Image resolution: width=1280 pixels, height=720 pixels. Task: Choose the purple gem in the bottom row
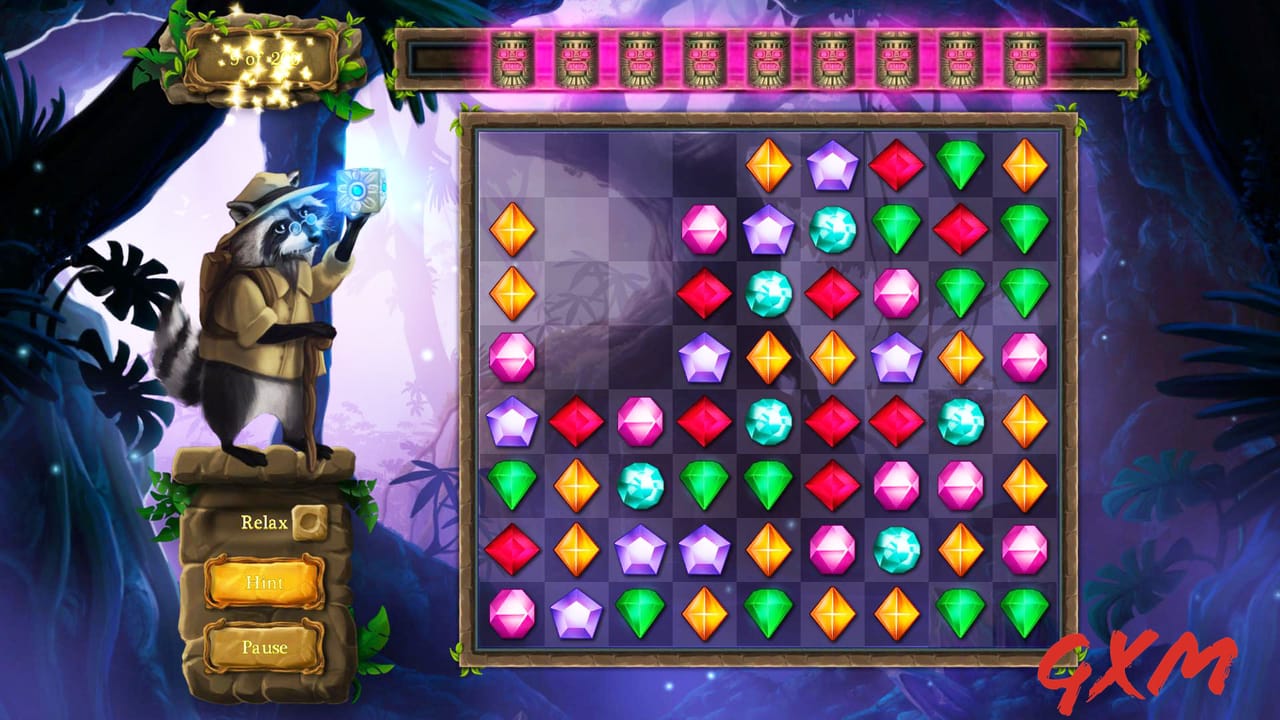(576, 613)
